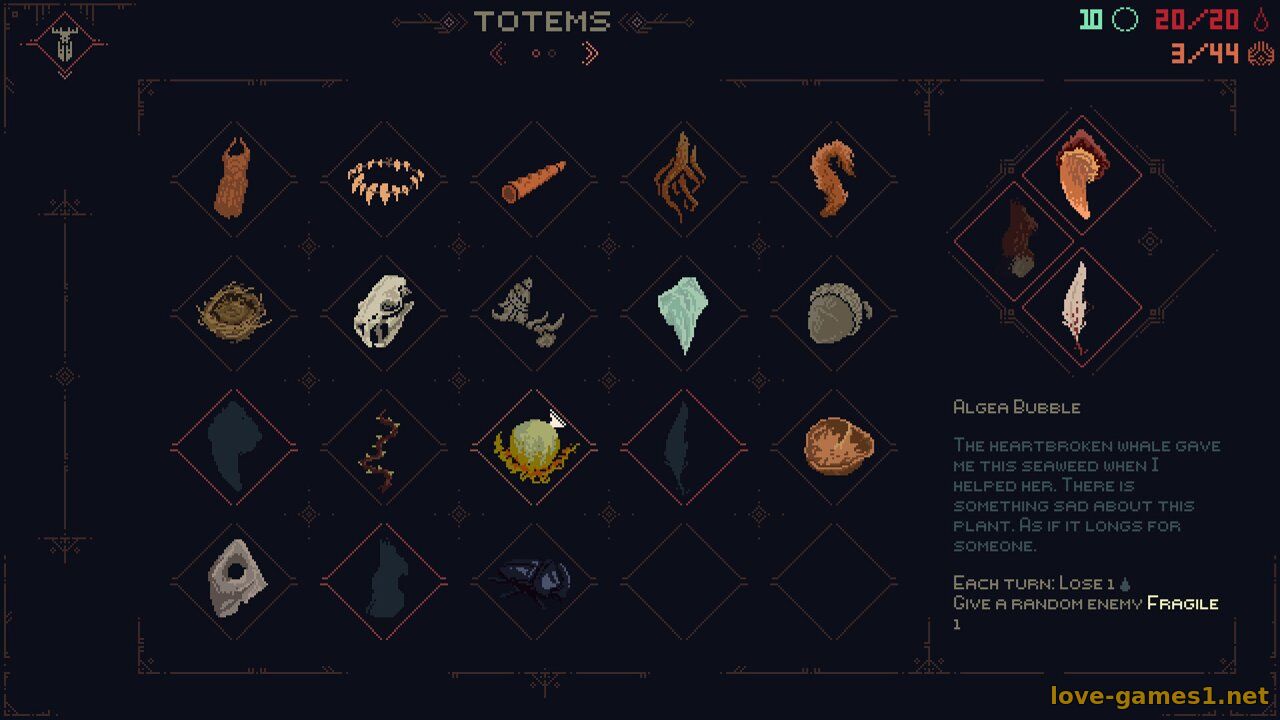This screenshot has width=1280, height=720.
Task: Go to the previous Totems page
Action: pos(498,53)
